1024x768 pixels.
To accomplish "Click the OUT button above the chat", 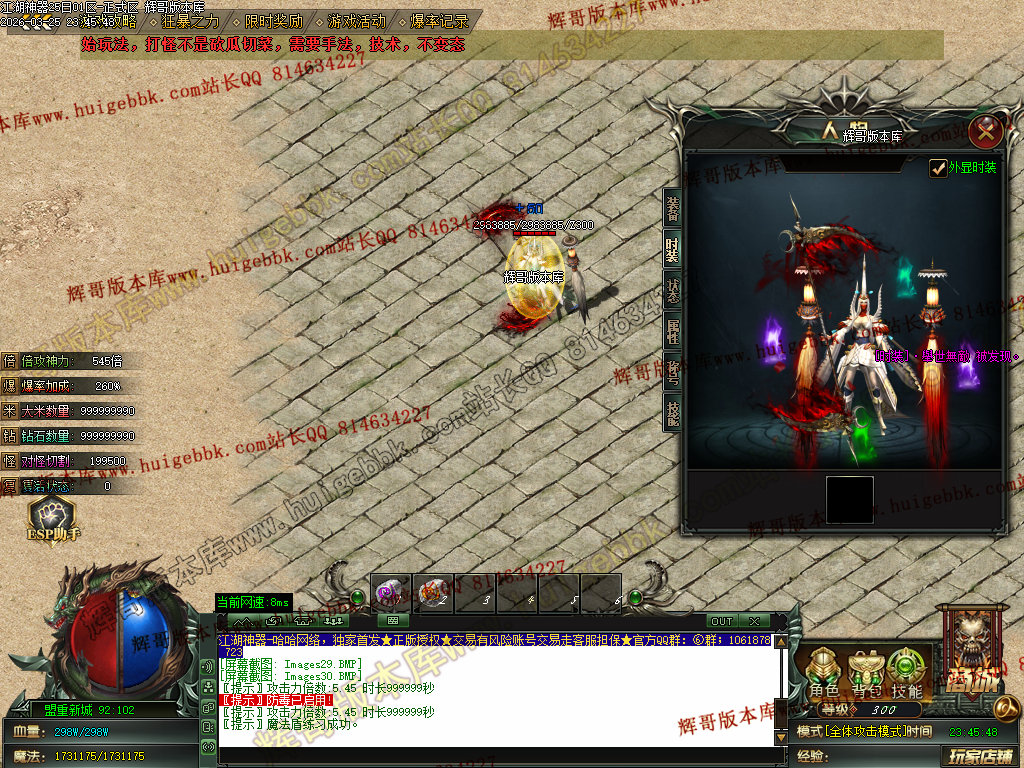I will point(721,621).
